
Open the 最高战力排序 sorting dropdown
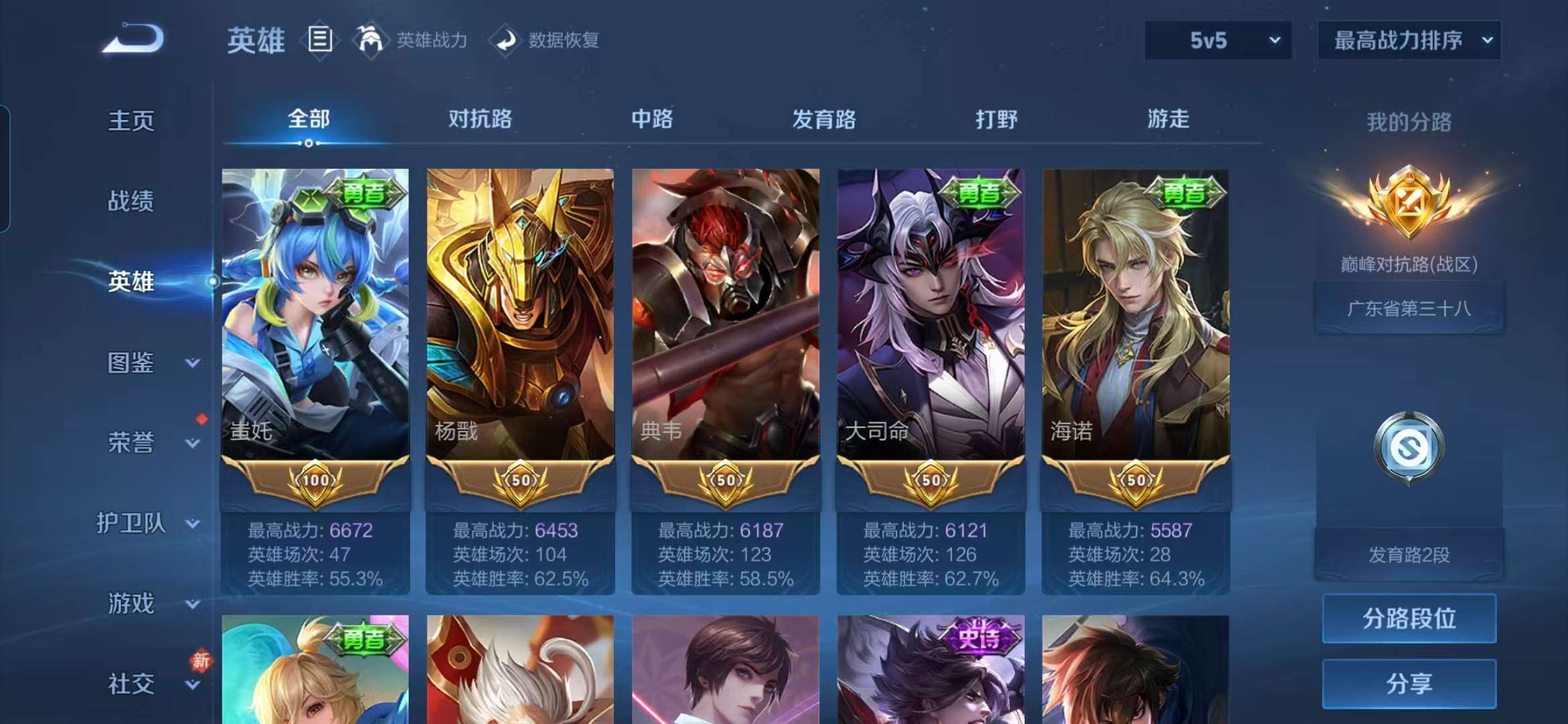[1409, 40]
